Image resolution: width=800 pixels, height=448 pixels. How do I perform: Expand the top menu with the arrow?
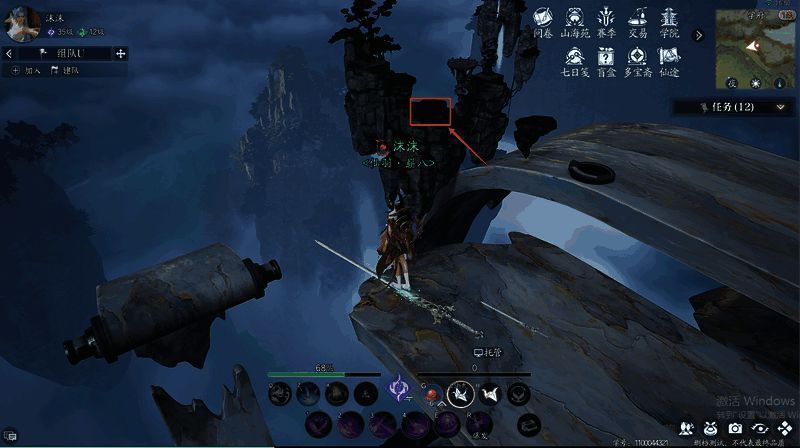click(698, 35)
